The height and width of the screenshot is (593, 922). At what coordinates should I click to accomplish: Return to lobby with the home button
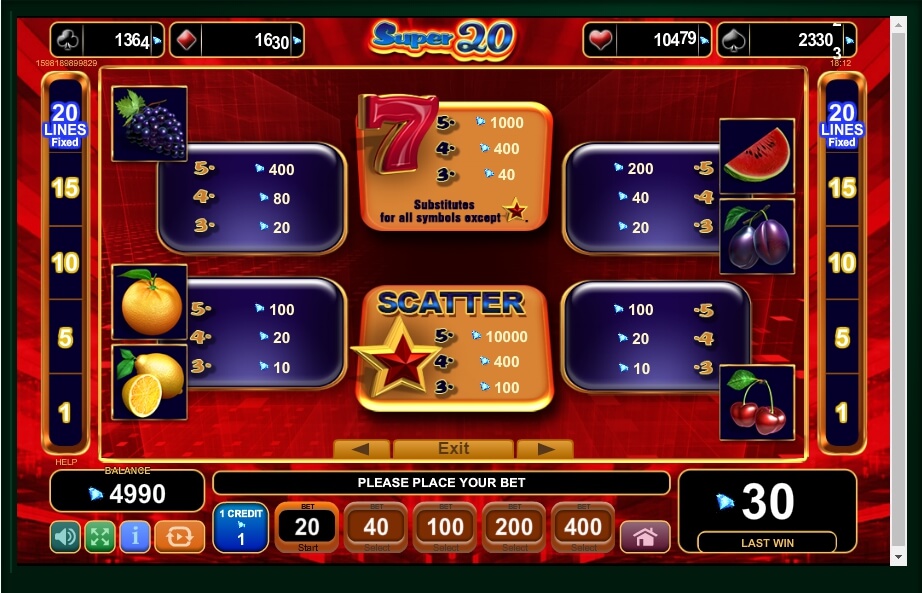[645, 537]
